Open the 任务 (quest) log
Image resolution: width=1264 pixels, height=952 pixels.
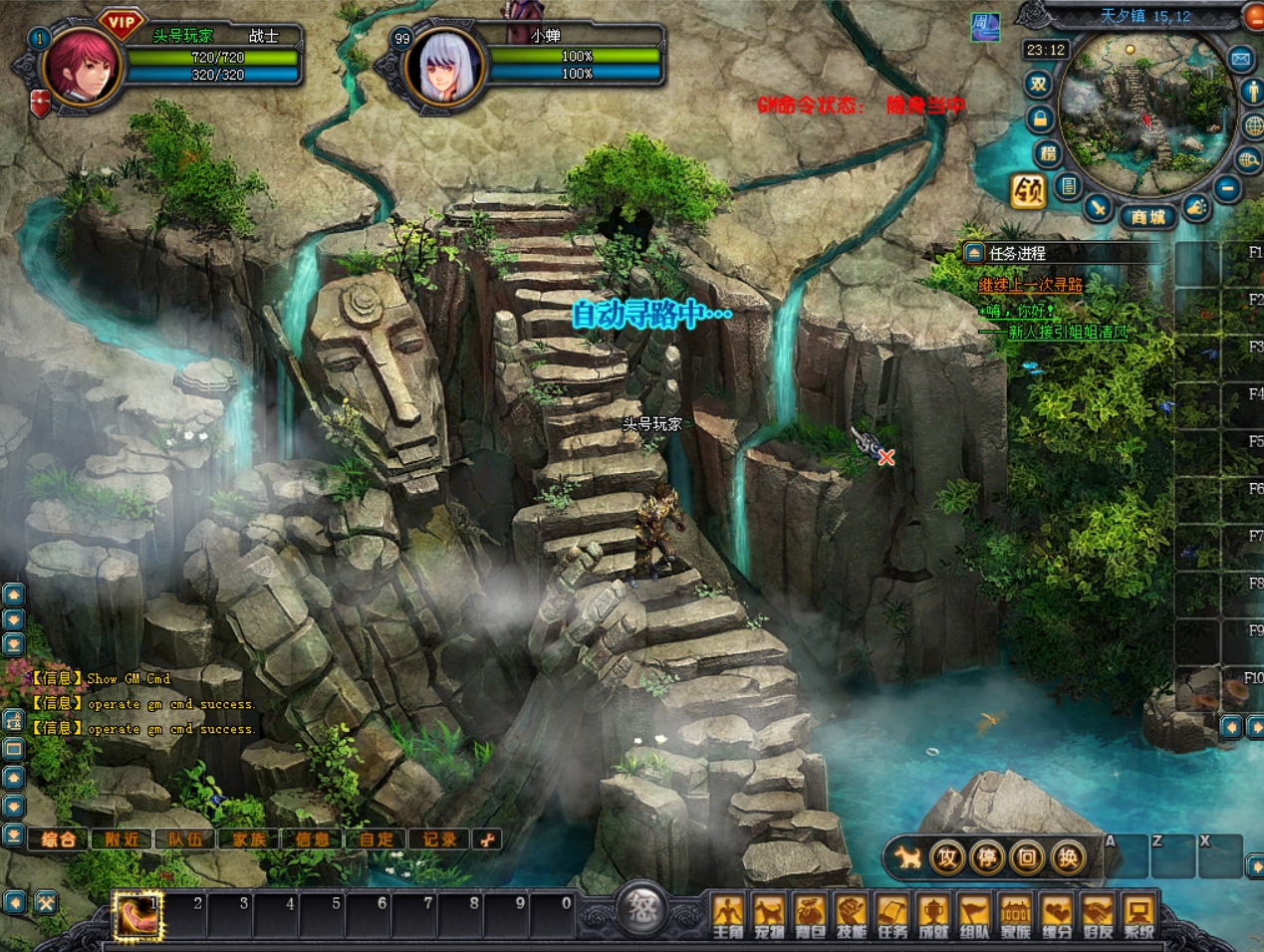(892, 915)
